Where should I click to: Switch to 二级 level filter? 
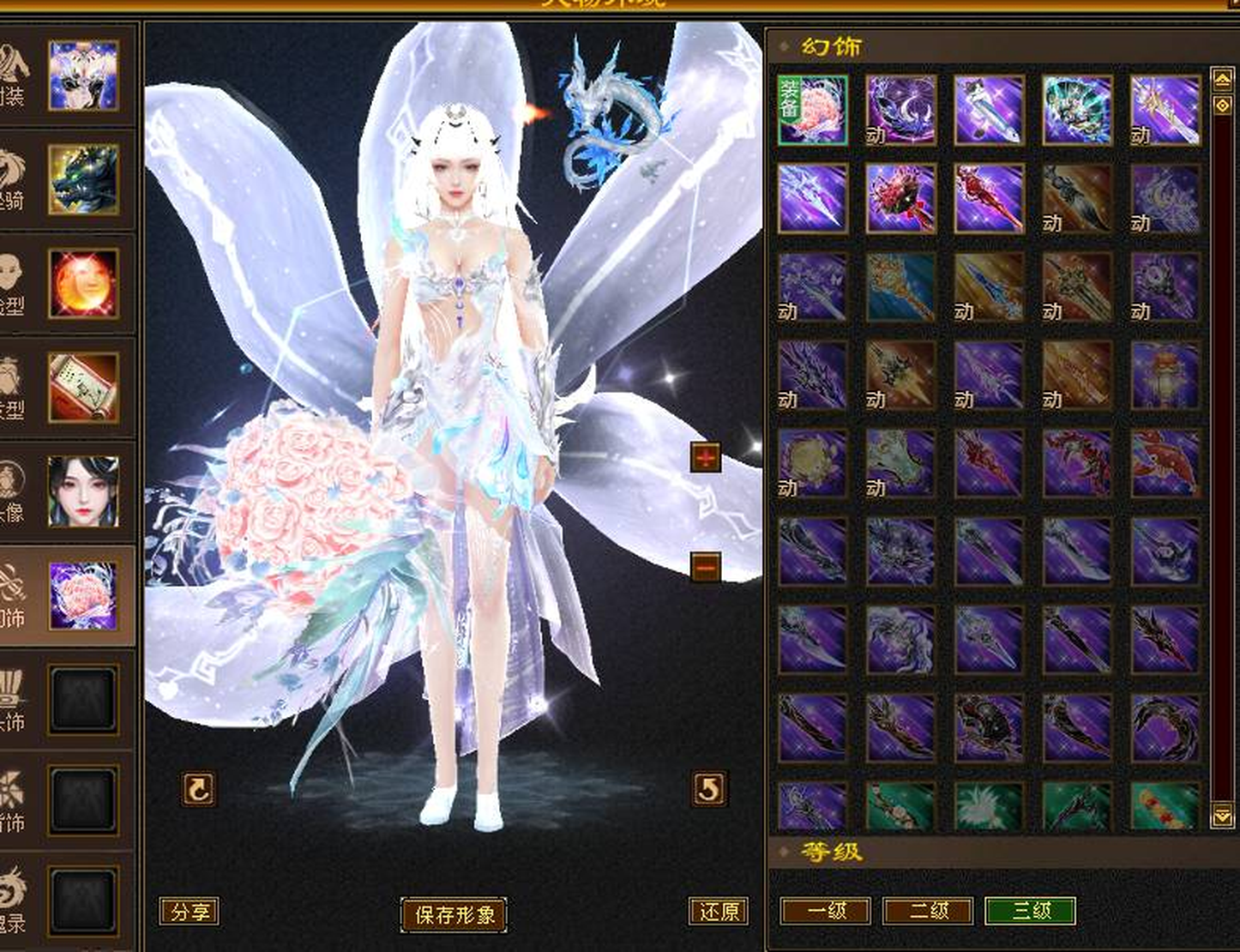click(x=928, y=911)
